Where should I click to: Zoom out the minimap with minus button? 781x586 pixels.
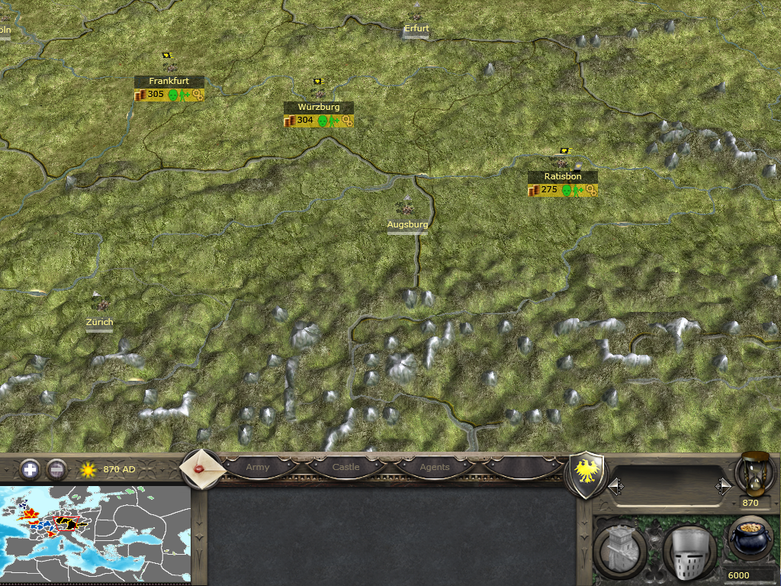(x=57, y=468)
